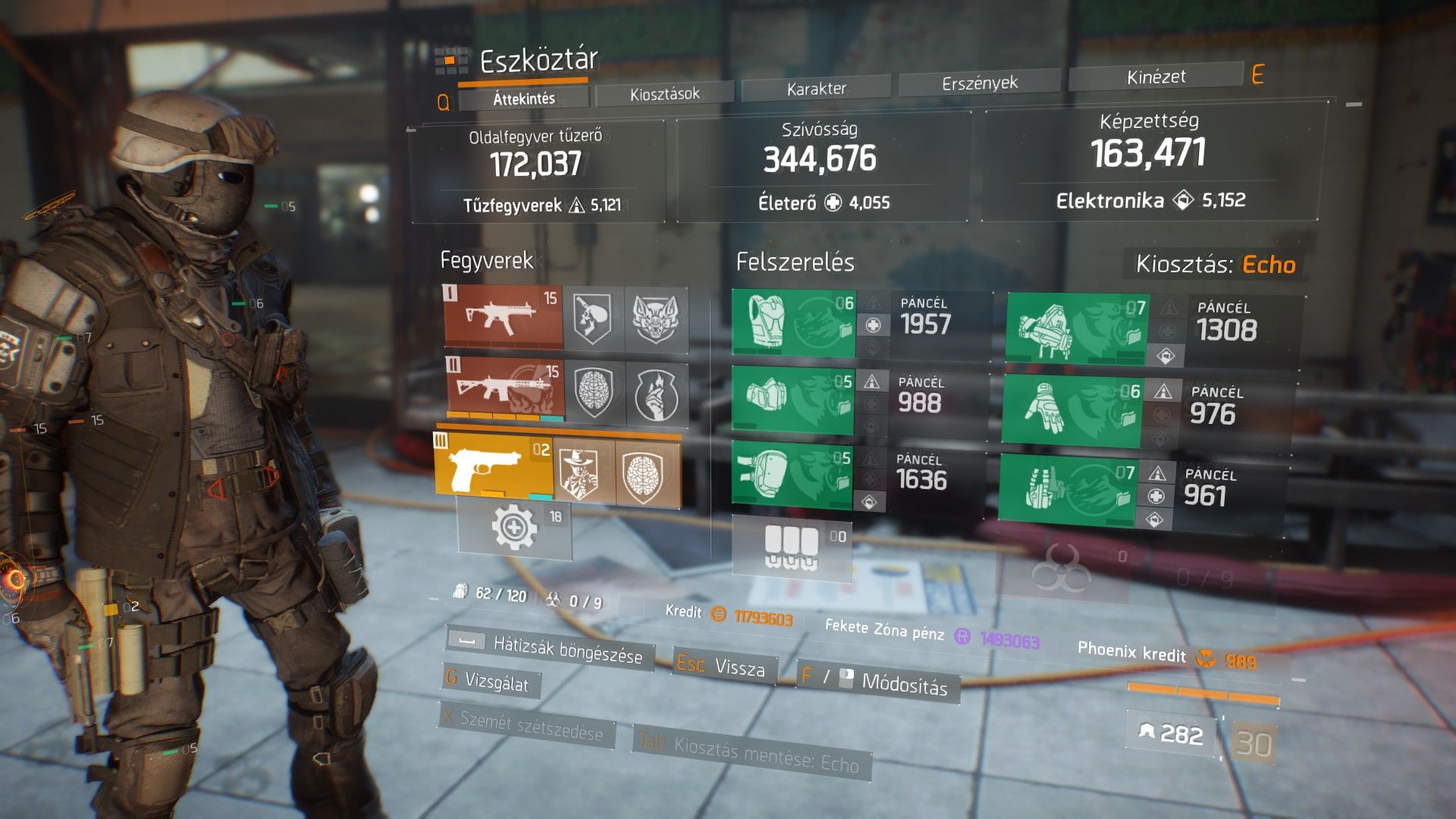The height and width of the screenshot is (819, 1456).
Task: Switch to the Áttekintés tab
Action: [x=523, y=99]
